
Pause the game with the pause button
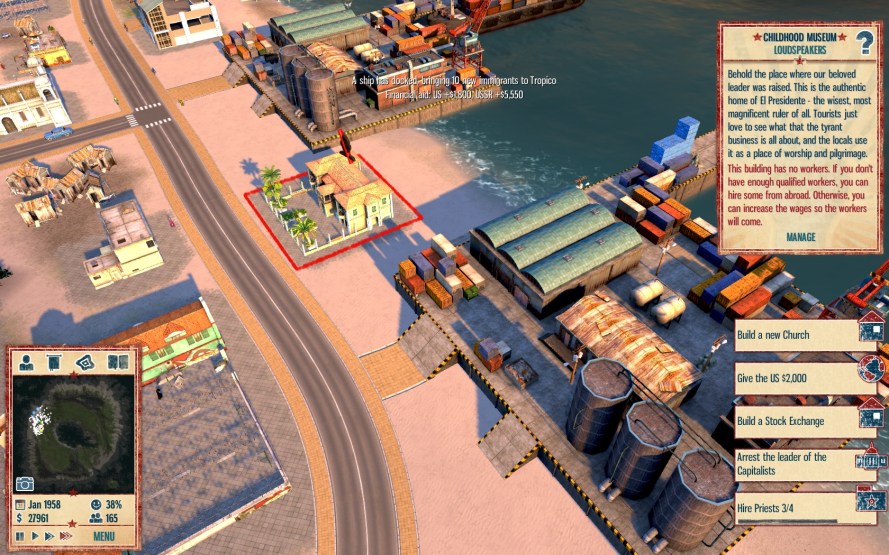pos(20,536)
